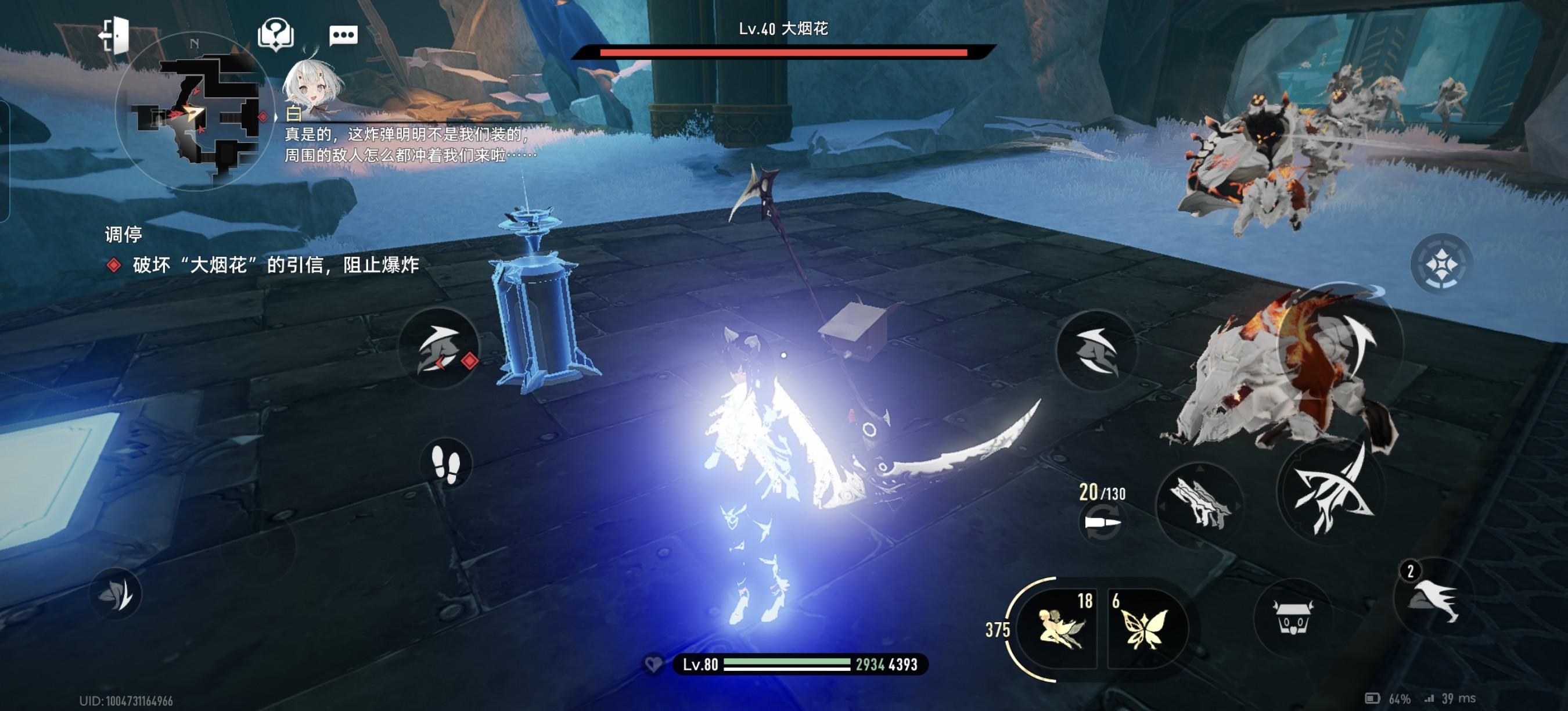Toggle the footprints movement button
1568x711 pixels.
pyautogui.click(x=446, y=464)
